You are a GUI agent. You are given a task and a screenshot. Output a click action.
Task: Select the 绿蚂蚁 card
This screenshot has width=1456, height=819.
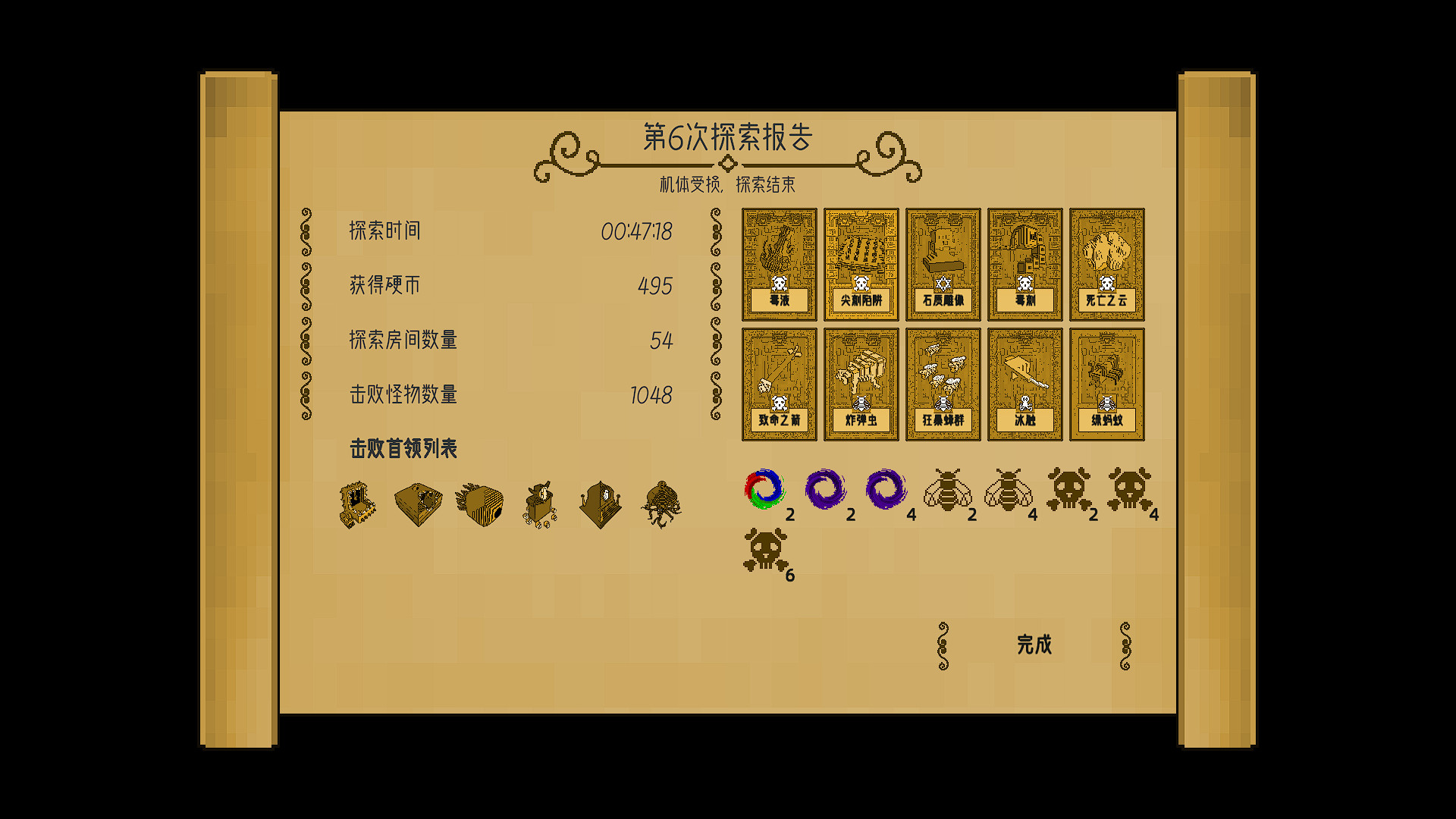coord(1106,383)
